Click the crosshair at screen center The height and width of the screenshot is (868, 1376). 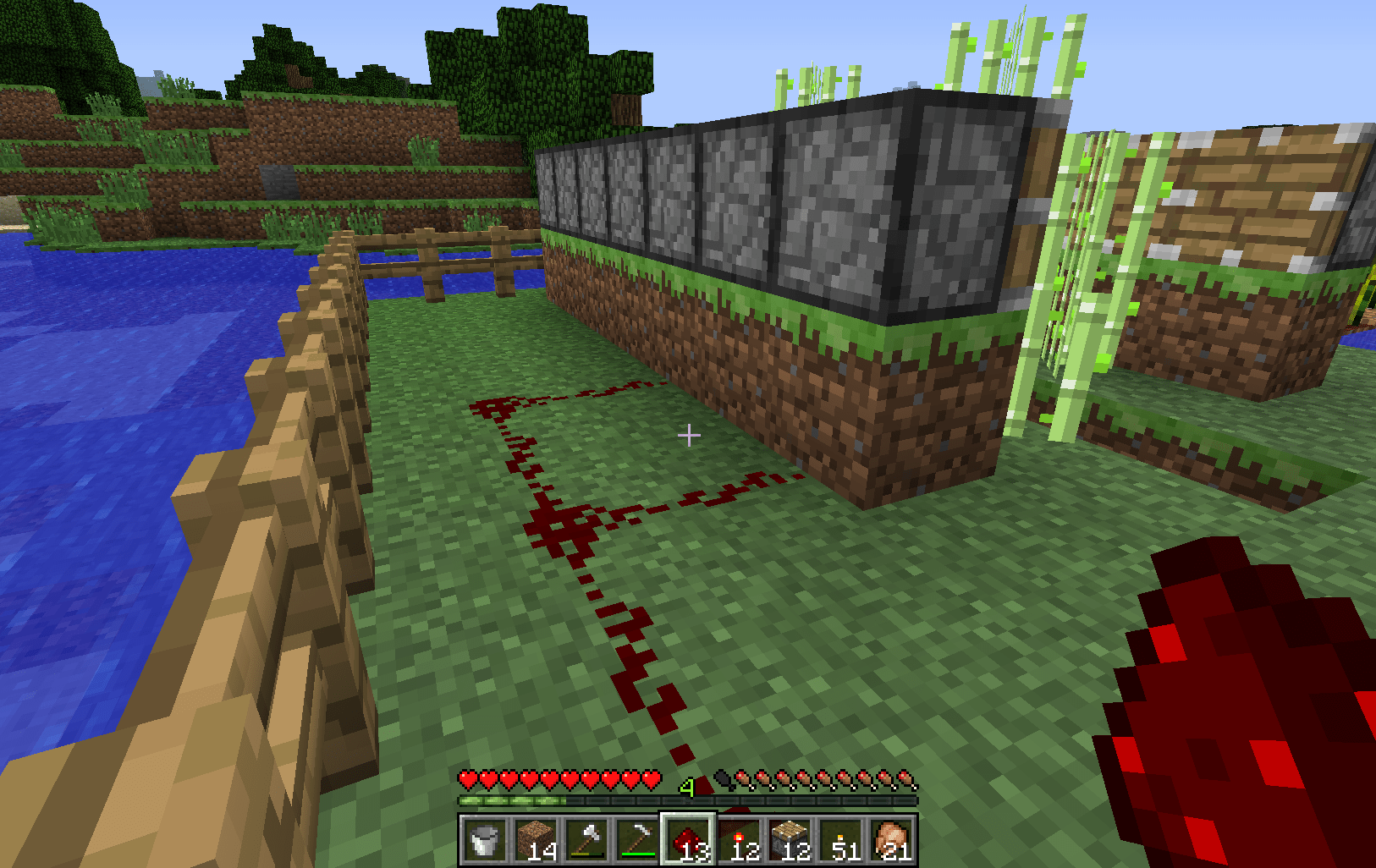coord(690,435)
